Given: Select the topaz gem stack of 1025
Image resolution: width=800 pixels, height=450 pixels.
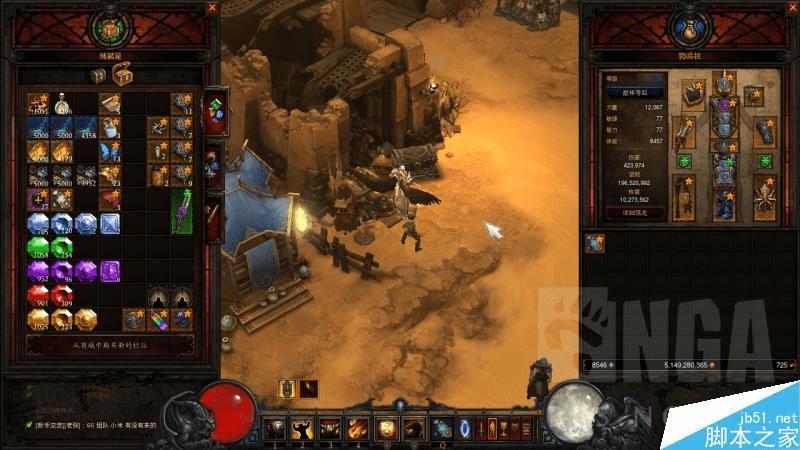Looking at the screenshot, I should tap(38, 320).
